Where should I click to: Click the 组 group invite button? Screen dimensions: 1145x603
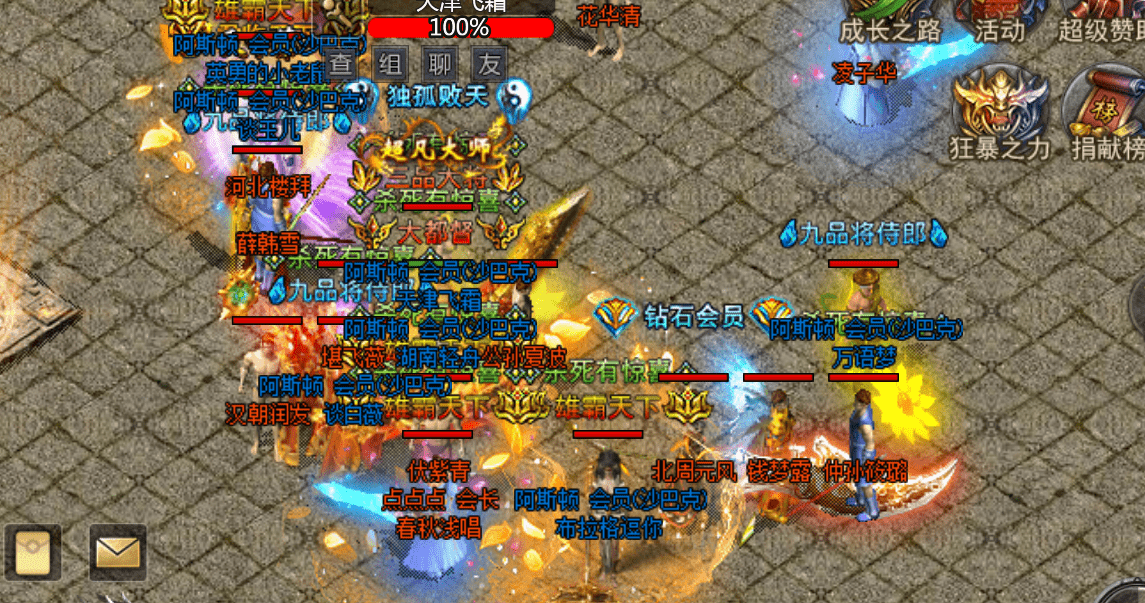(391, 66)
